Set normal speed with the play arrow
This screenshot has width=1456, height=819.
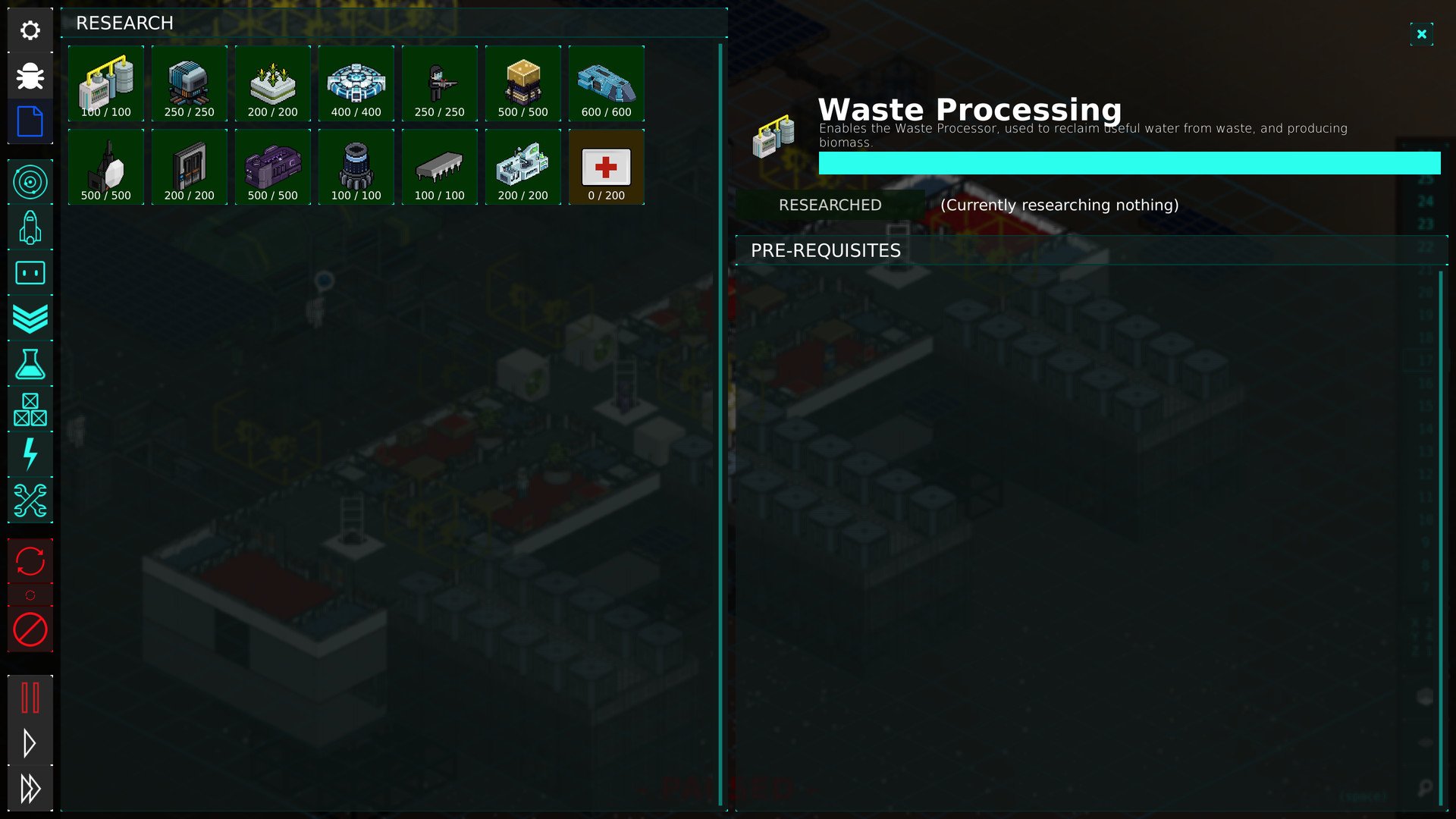coord(30,743)
